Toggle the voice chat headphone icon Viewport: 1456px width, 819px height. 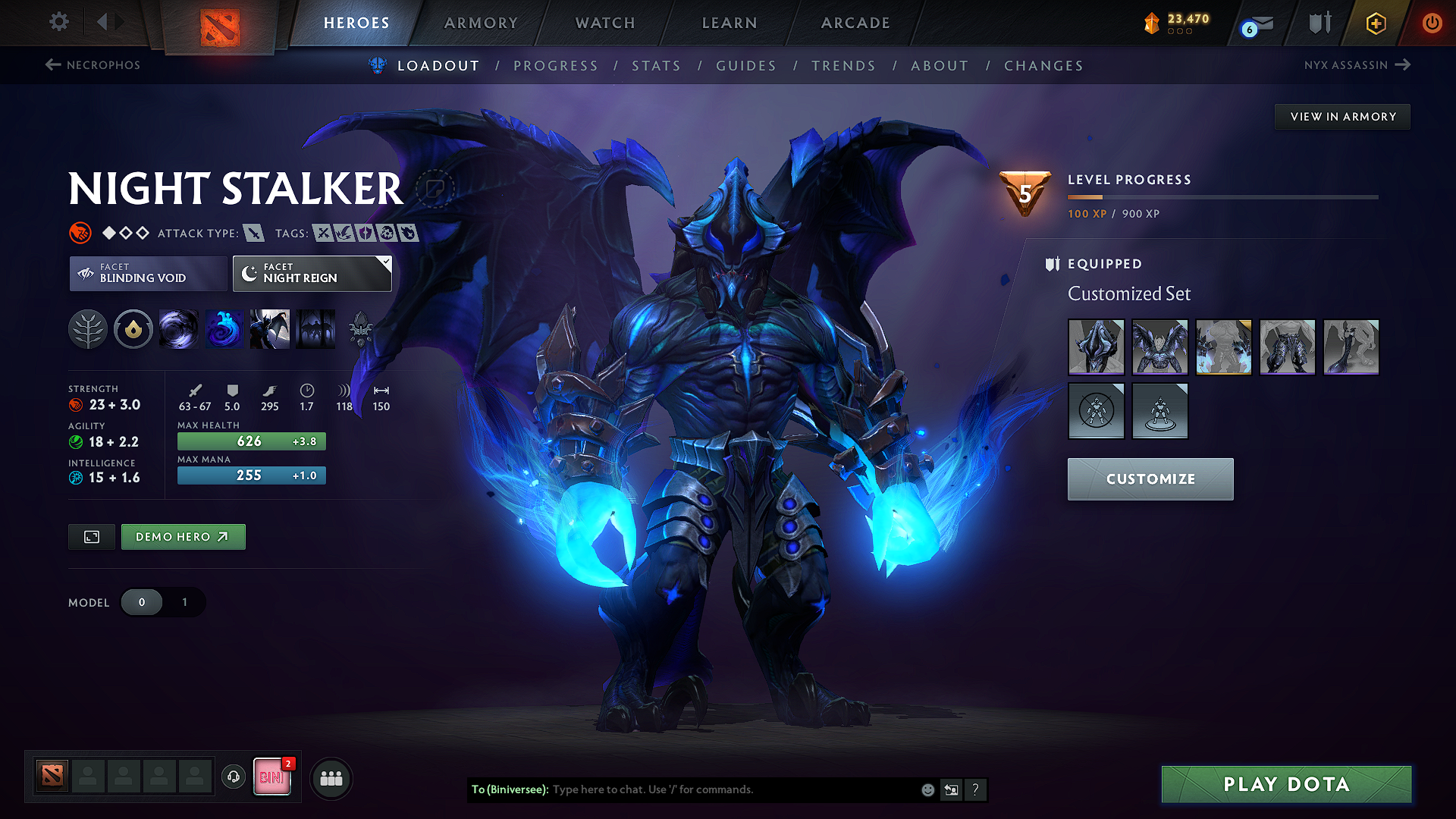(233, 778)
